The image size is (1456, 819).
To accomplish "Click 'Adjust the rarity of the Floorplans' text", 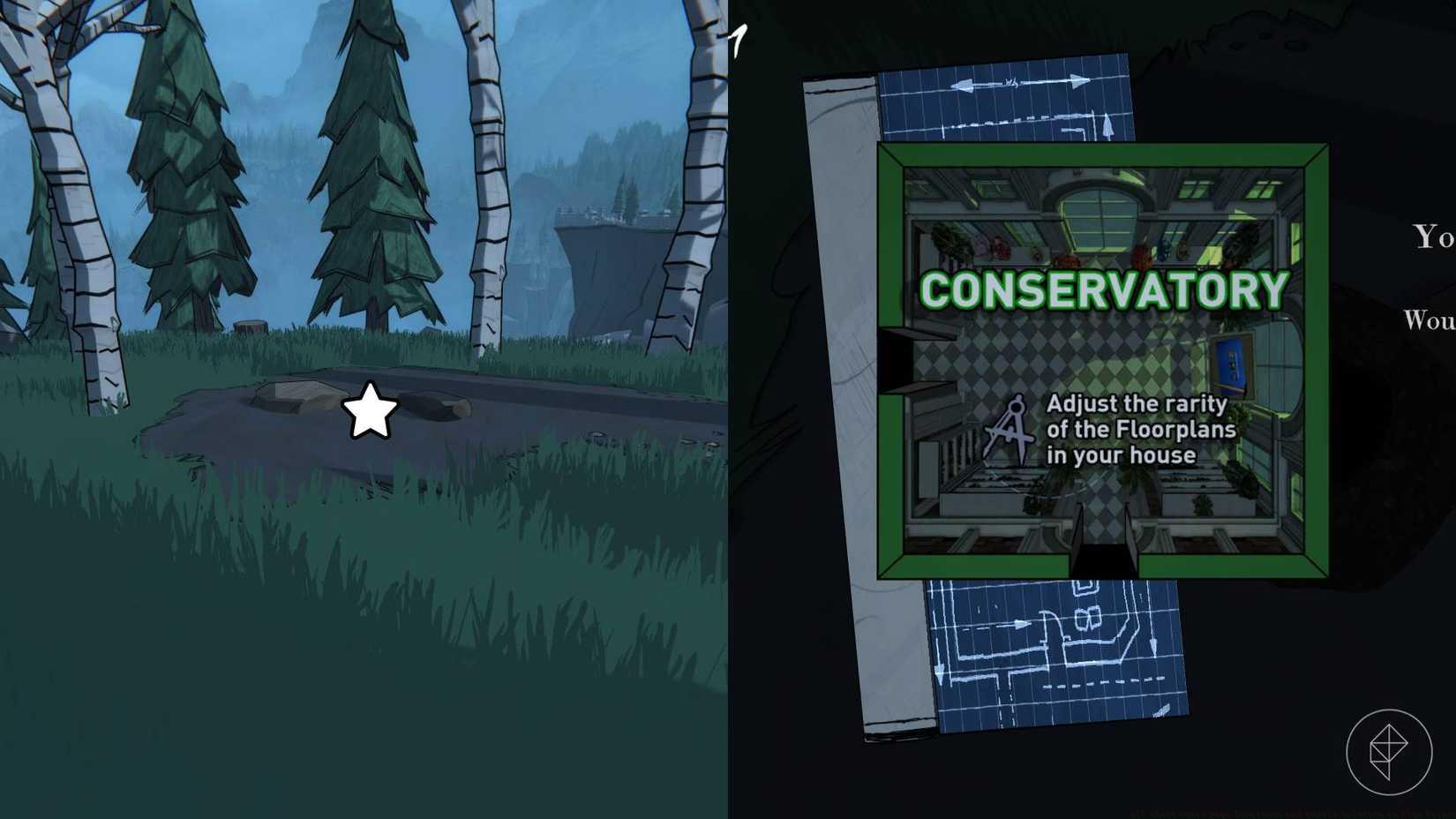I will pyautogui.click(x=1140, y=430).
